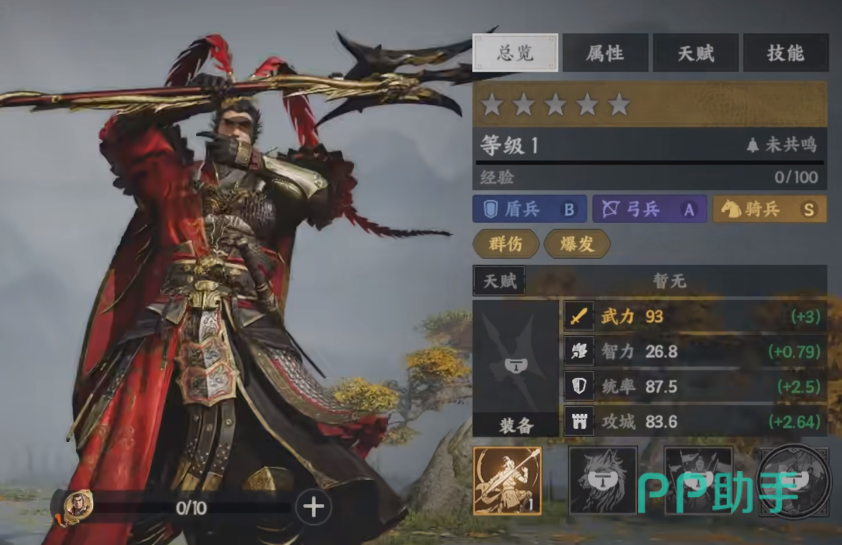This screenshot has height=545, width=842.
Task: Pick the 骑兵 cavalry troop type
Action: 769,209
